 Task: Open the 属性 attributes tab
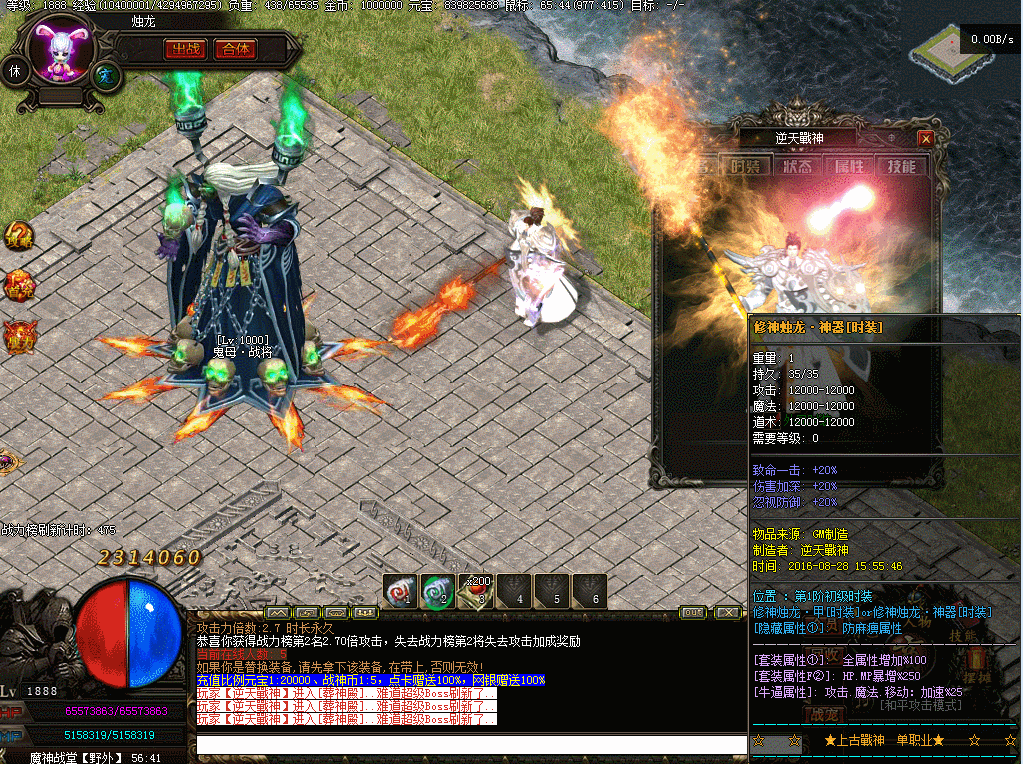pos(848,166)
